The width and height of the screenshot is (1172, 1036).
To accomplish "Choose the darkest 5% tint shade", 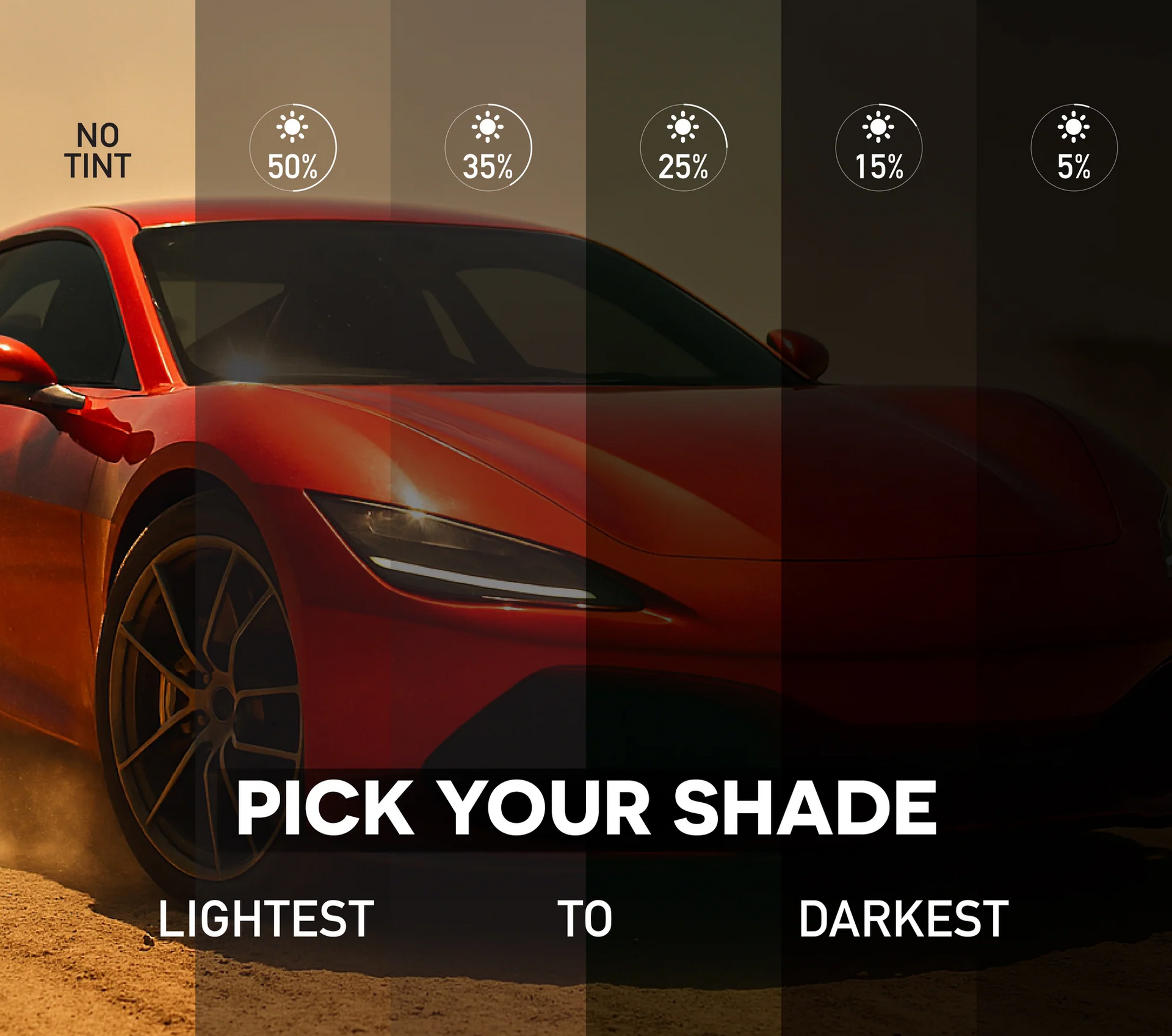I will point(1074,148).
